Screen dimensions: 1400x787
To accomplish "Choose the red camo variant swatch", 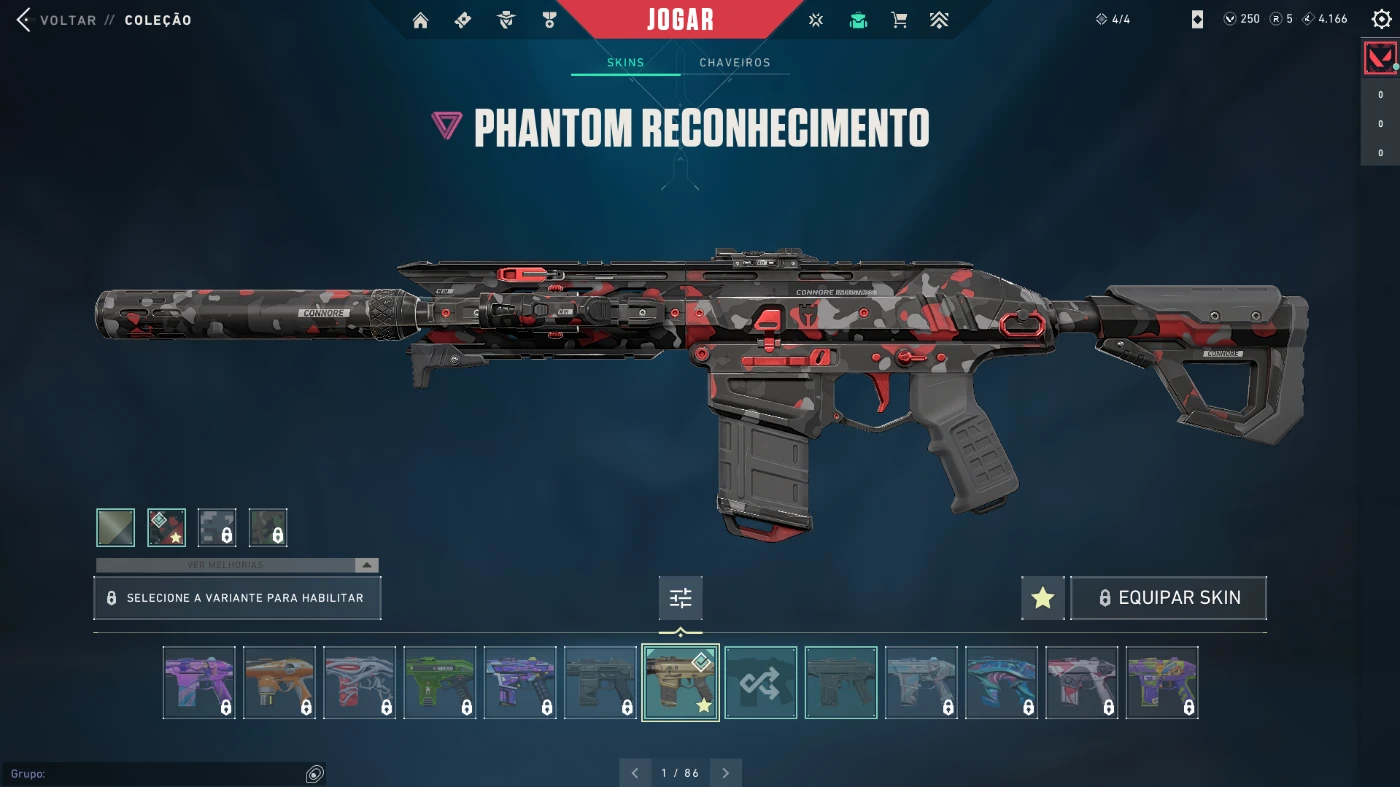I will click(167, 528).
